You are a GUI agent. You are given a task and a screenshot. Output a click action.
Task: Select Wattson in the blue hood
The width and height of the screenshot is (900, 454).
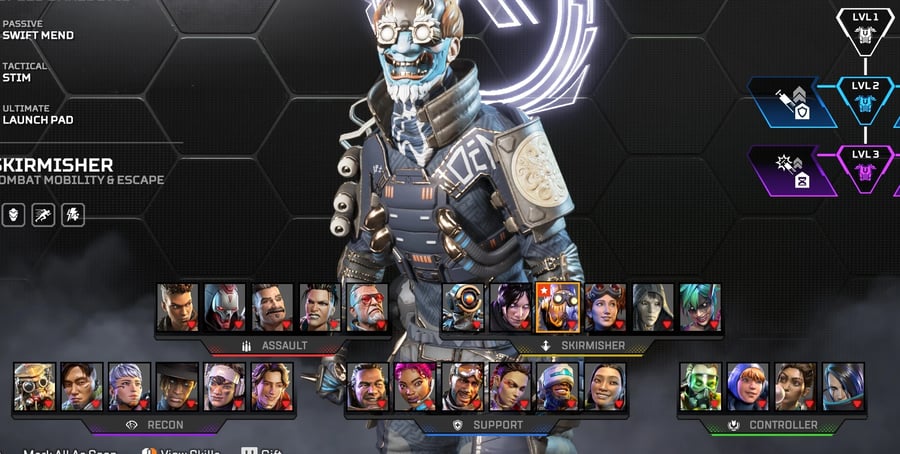748,386
